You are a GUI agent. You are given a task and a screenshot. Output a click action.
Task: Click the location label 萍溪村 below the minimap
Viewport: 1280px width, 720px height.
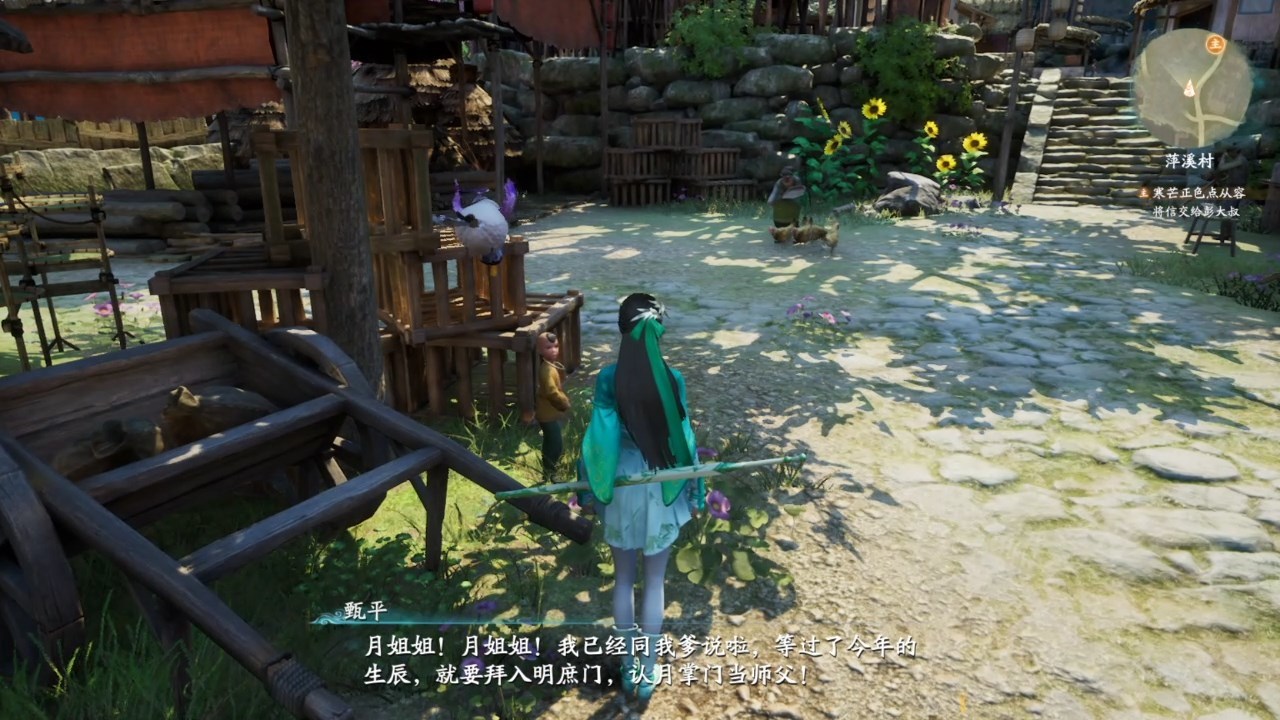(x=1188, y=160)
